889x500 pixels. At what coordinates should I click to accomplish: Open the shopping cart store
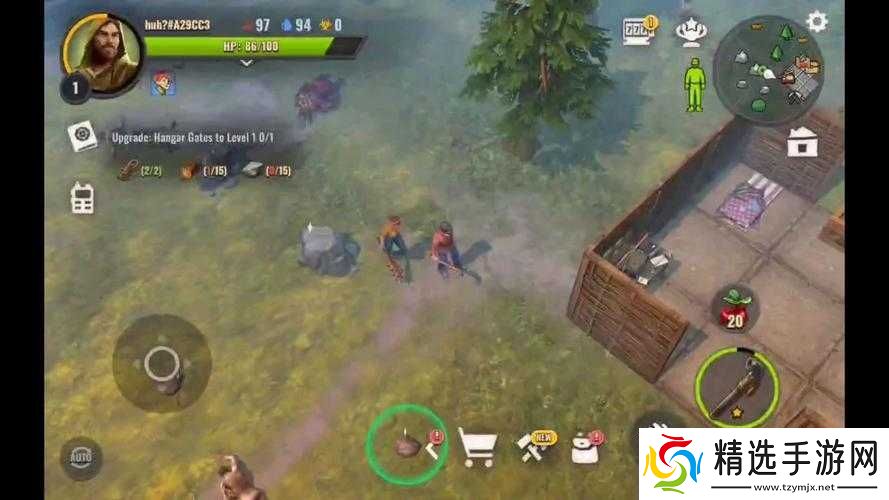point(477,447)
